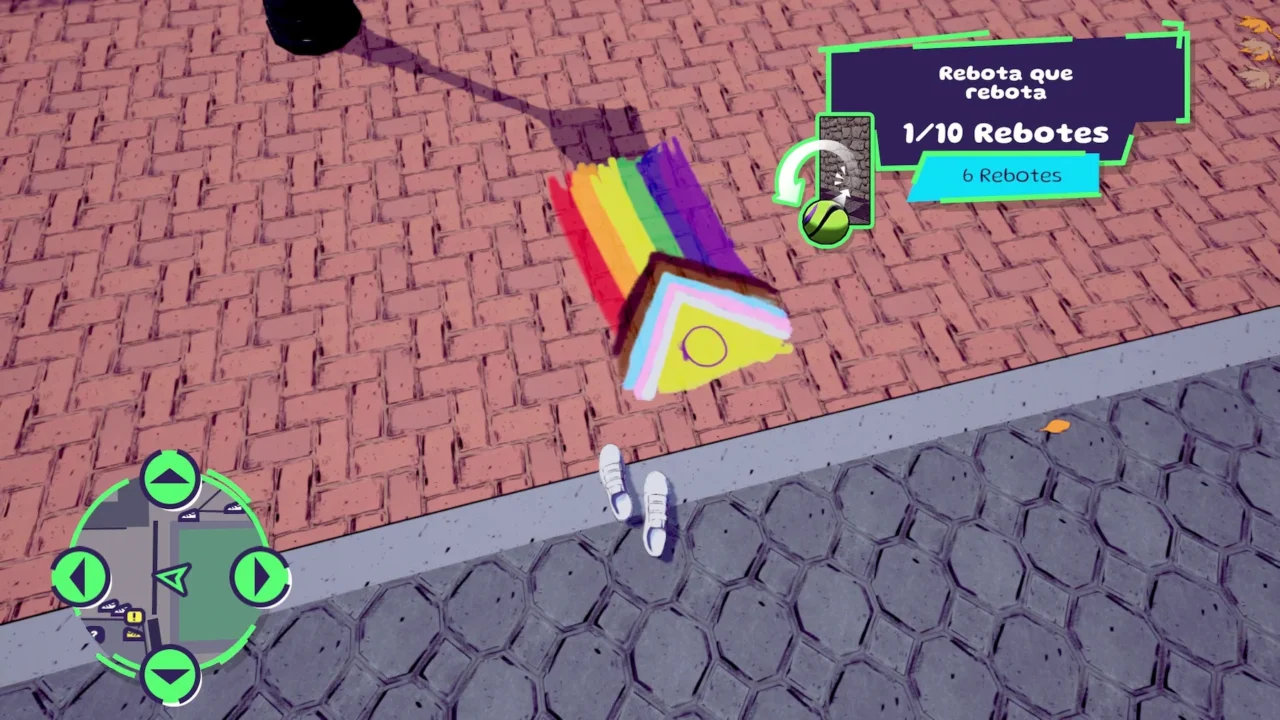The height and width of the screenshot is (720, 1280).
Task: Select the player arrow marker on the minimap
Action: (x=171, y=576)
